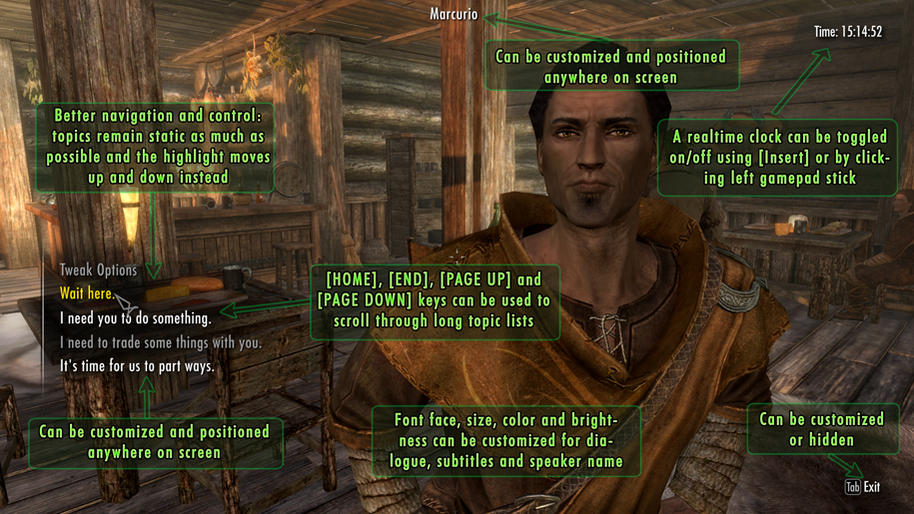Screen dimensions: 914x514
Task: Choose the Tweak Options dialogue topic
Action: tap(98, 270)
